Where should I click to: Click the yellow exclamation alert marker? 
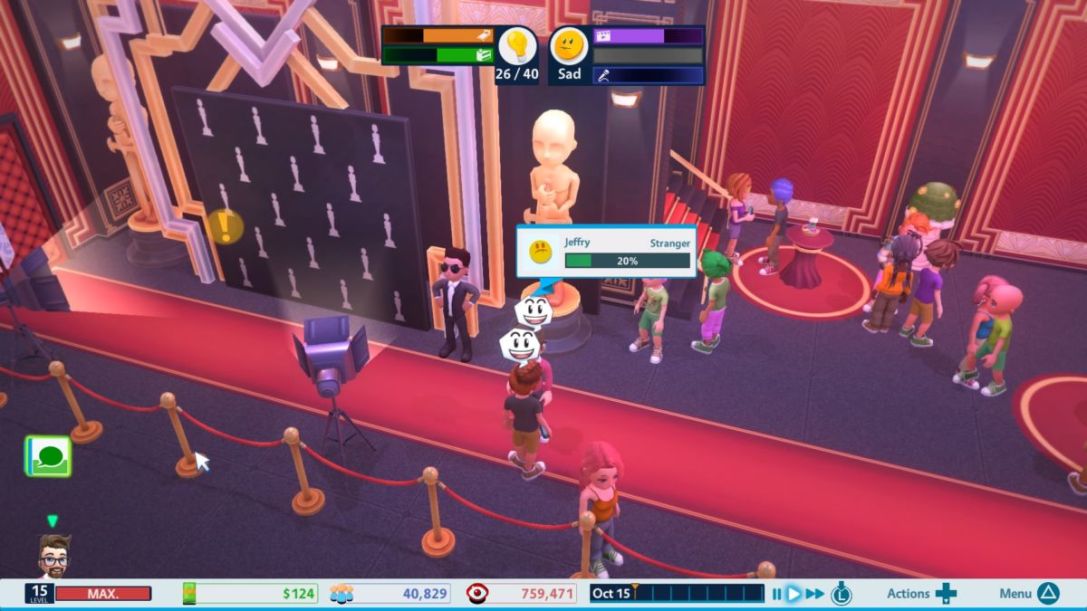tap(225, 226)
